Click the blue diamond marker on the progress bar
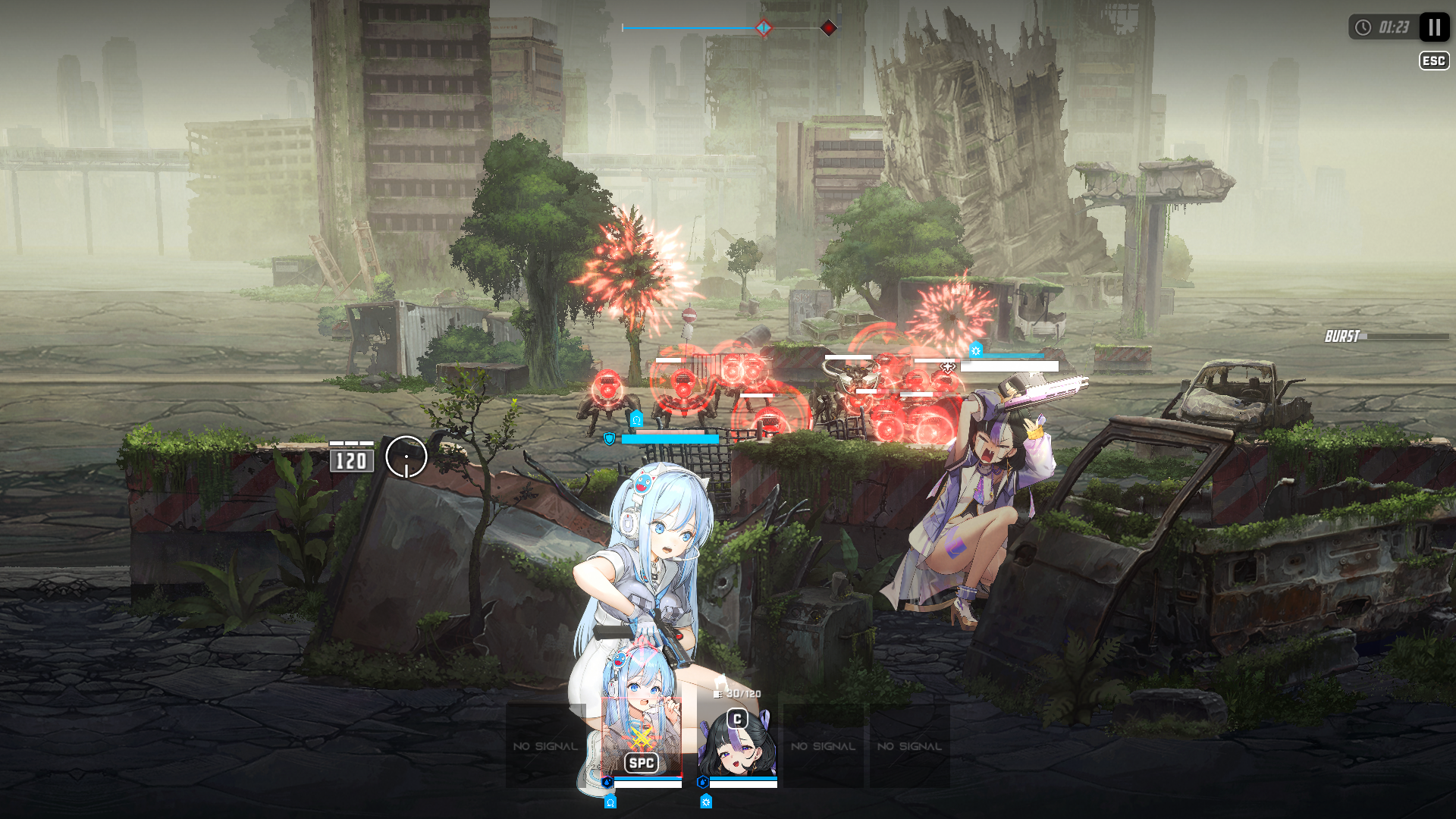Image resolution: width=1456 pixels, height=819 pixels. [763, 27]
